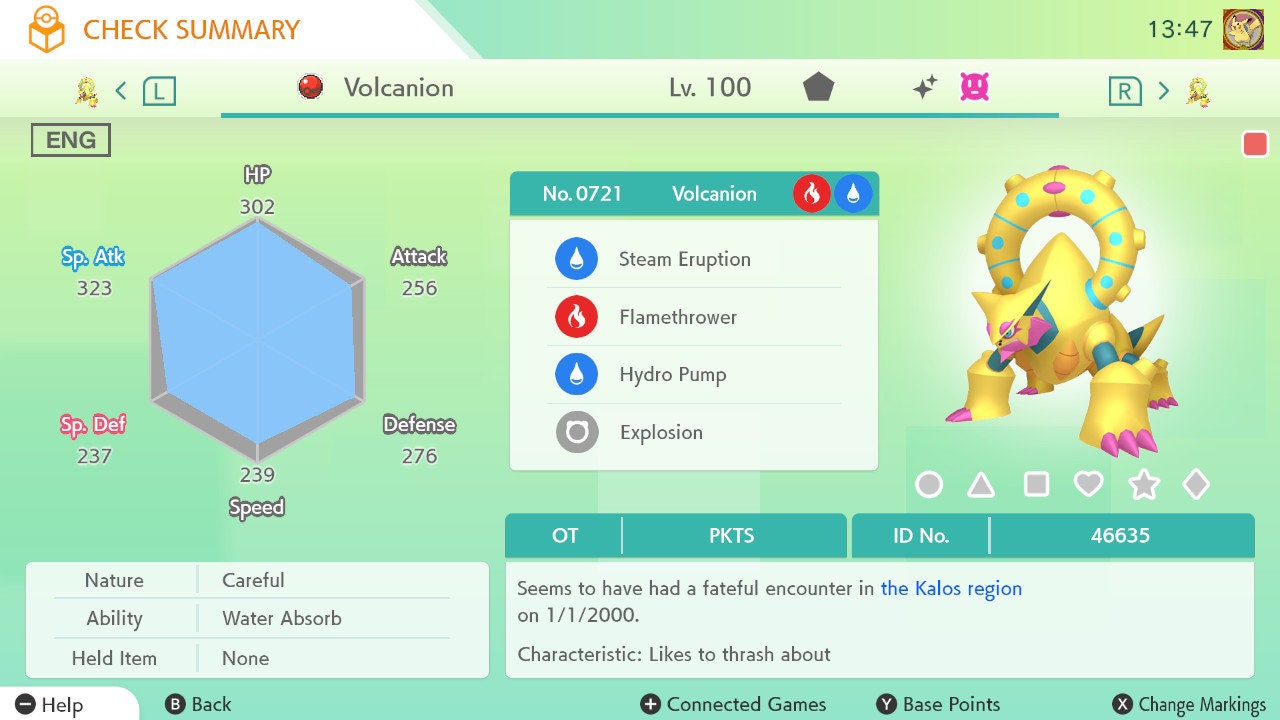Show Base Points view

coord(938,705)
